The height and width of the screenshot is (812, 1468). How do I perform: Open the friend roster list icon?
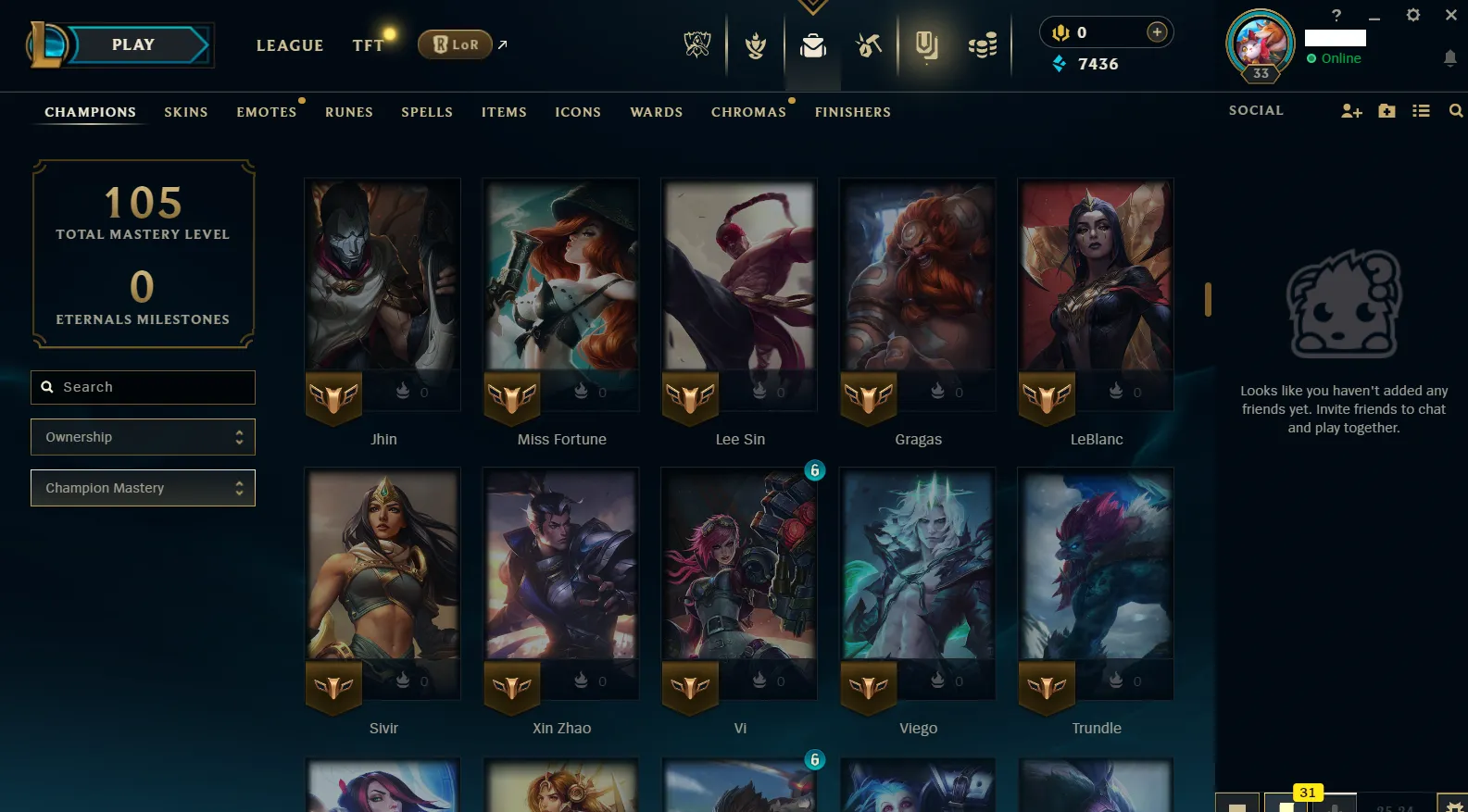pyautogui.click(x=1421, y=110)
